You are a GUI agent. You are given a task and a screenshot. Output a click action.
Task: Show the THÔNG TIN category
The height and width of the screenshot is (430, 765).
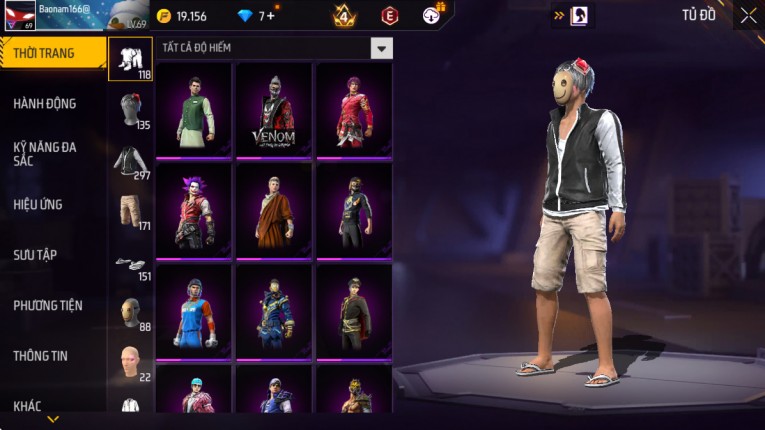pyautogui.click(x=40, y=356)
